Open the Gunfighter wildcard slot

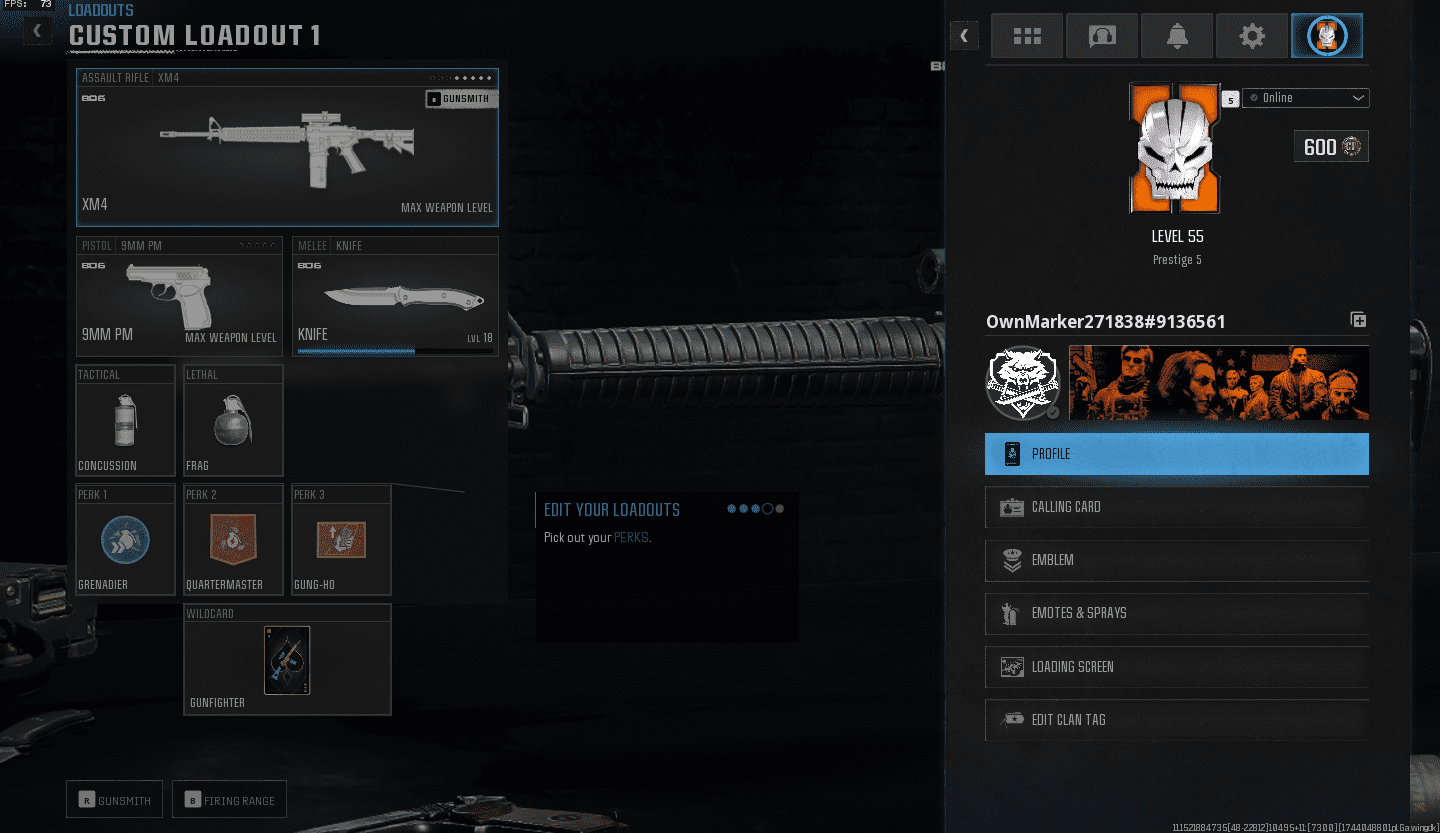click(x=287, y=659)
